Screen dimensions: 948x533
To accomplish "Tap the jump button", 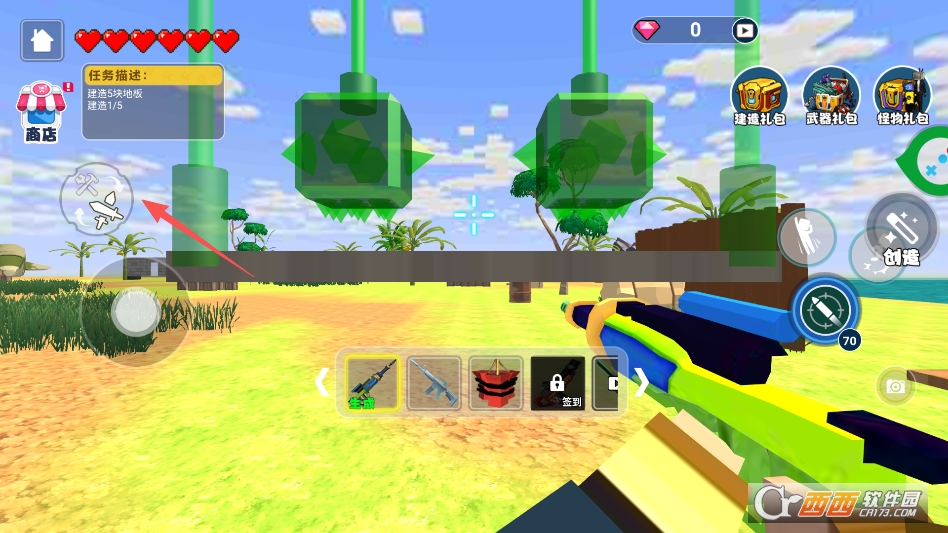I will point(806,238).
